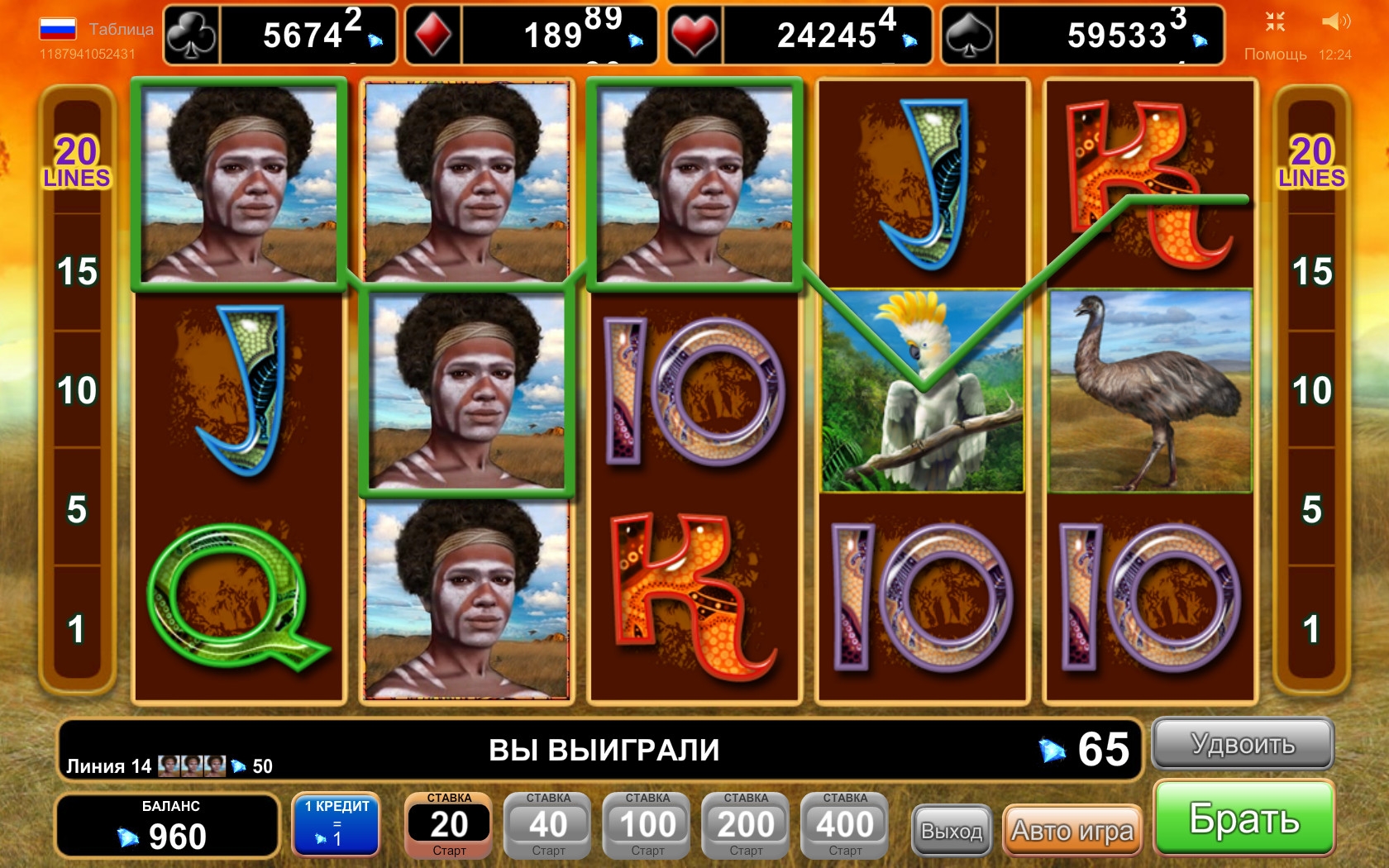The width and height of the screenshot is (1389, 868).
Task: Collect winnings with the Брать button
Action: [1243, 818]
